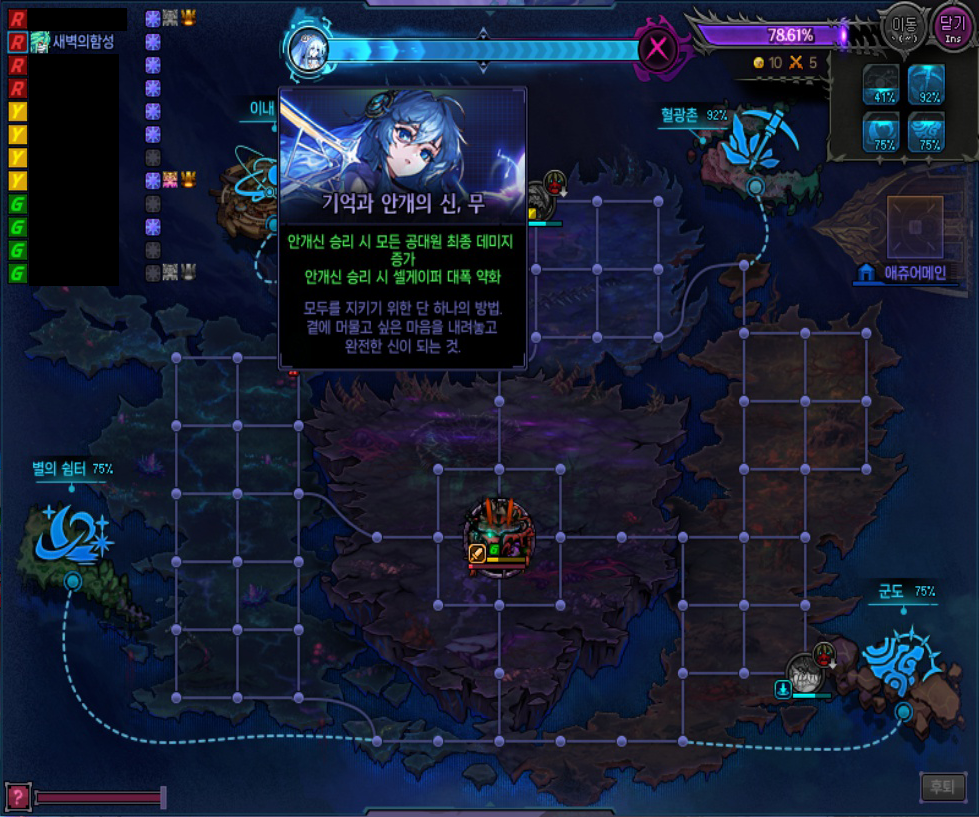The width and height of the screenshot is (979, 817).
Task: Close the raid map with 닫기 button
Action: pyautogui.click(x=951, y=27)
